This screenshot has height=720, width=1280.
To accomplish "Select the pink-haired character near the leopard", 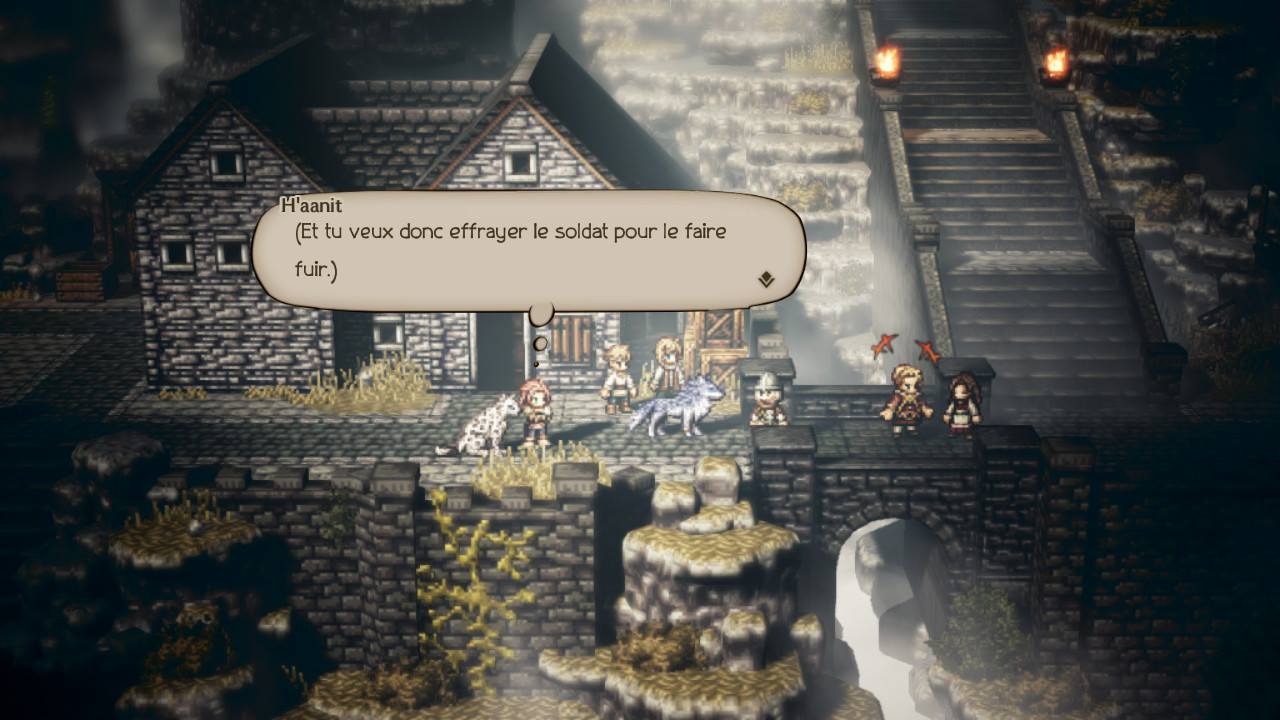I will [x=533, y=410].
